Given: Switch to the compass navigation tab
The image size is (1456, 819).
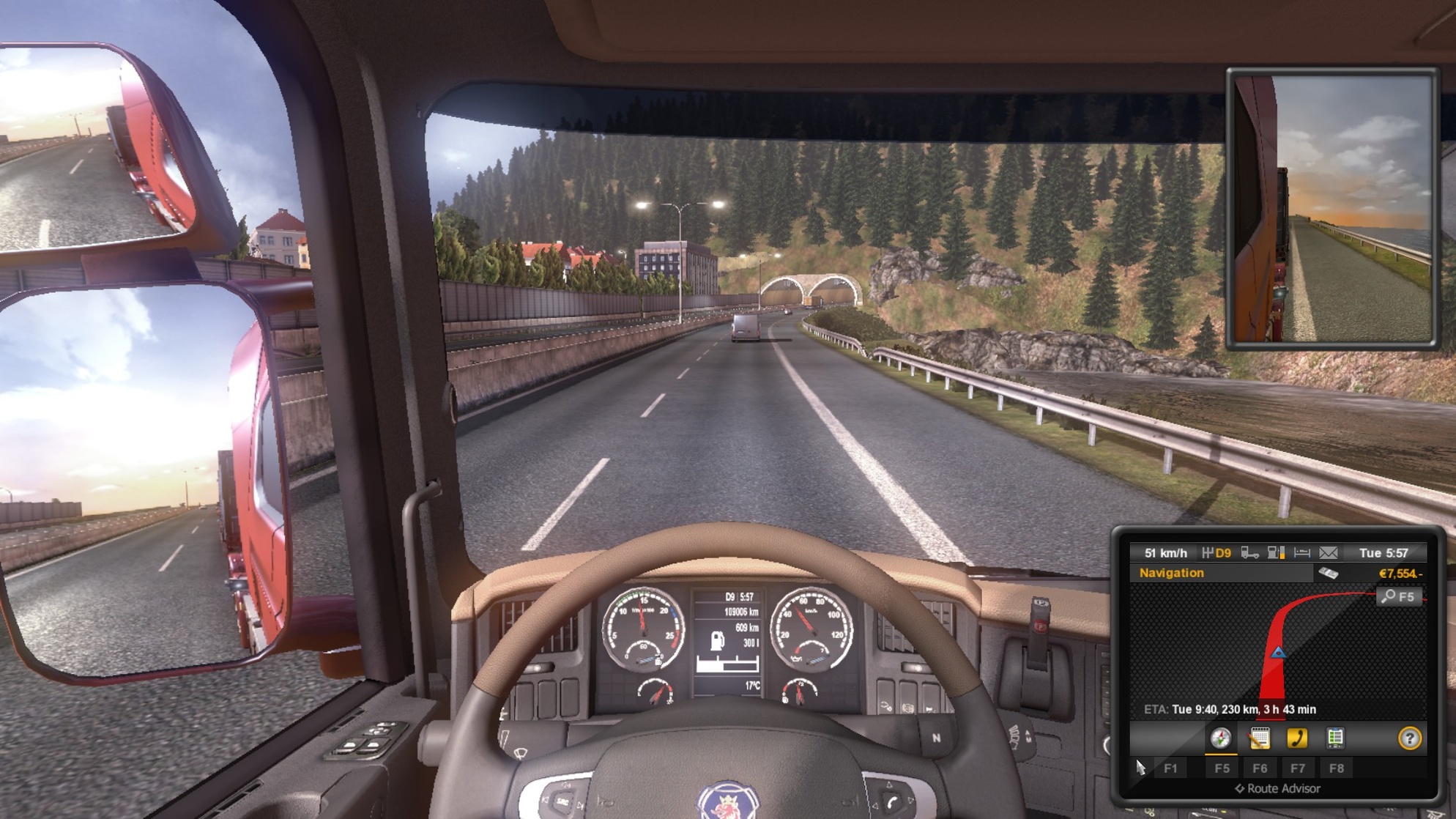Looking at the screenshot, I should (x=1220, y=738).
